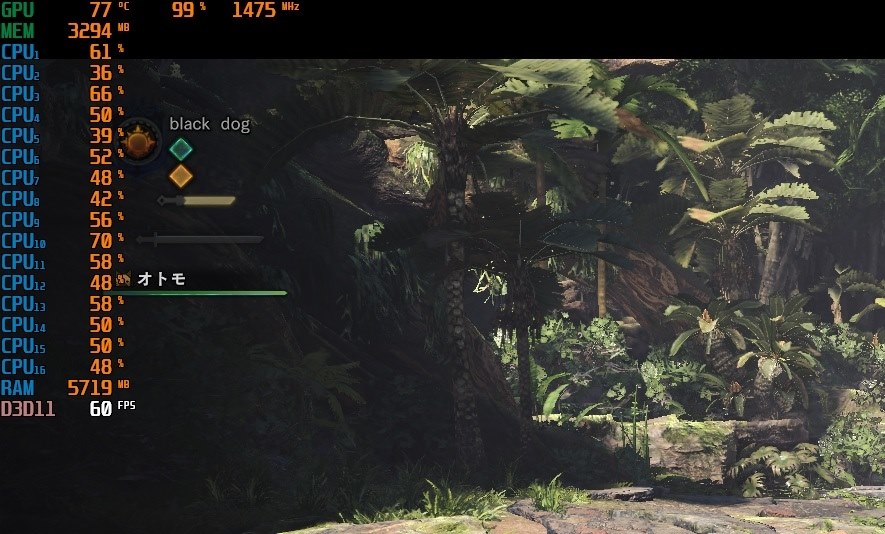Image resolution: width=885 pixels, height=534 pixels.
Task: Click the オトモ Palico companion icon
Action: pos(125,279)
